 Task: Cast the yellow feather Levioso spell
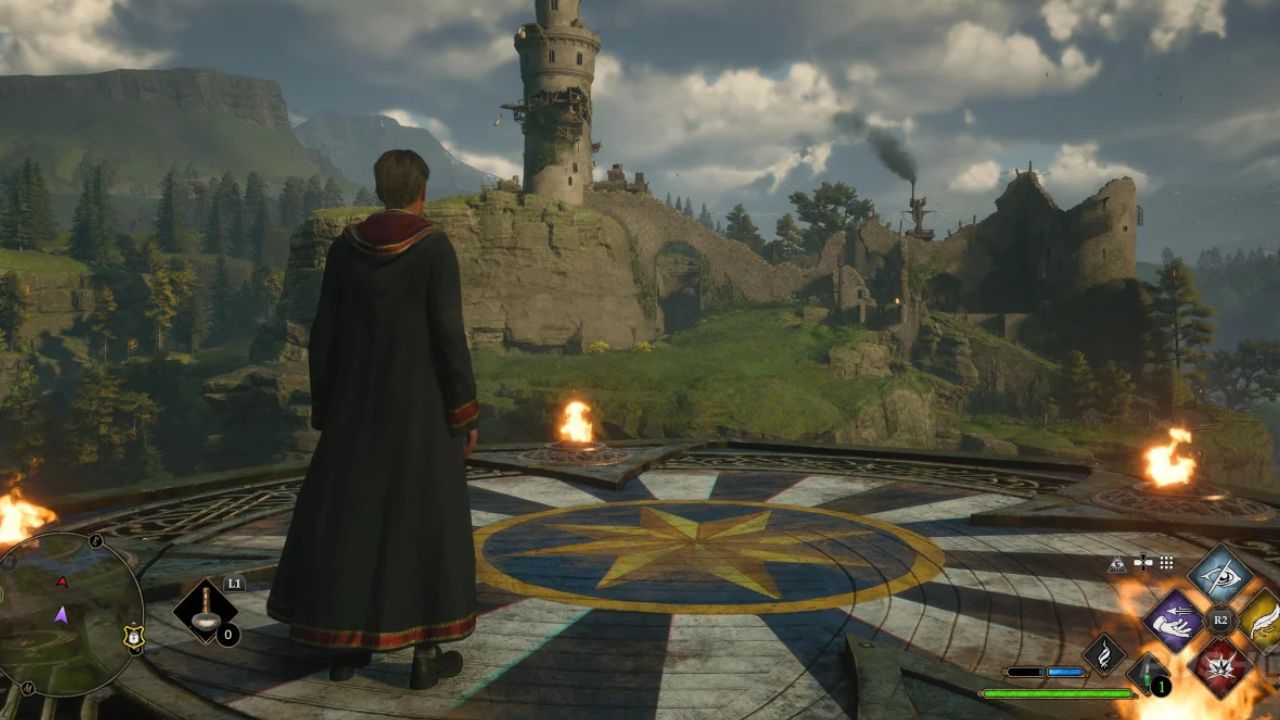click(1264, 621)
